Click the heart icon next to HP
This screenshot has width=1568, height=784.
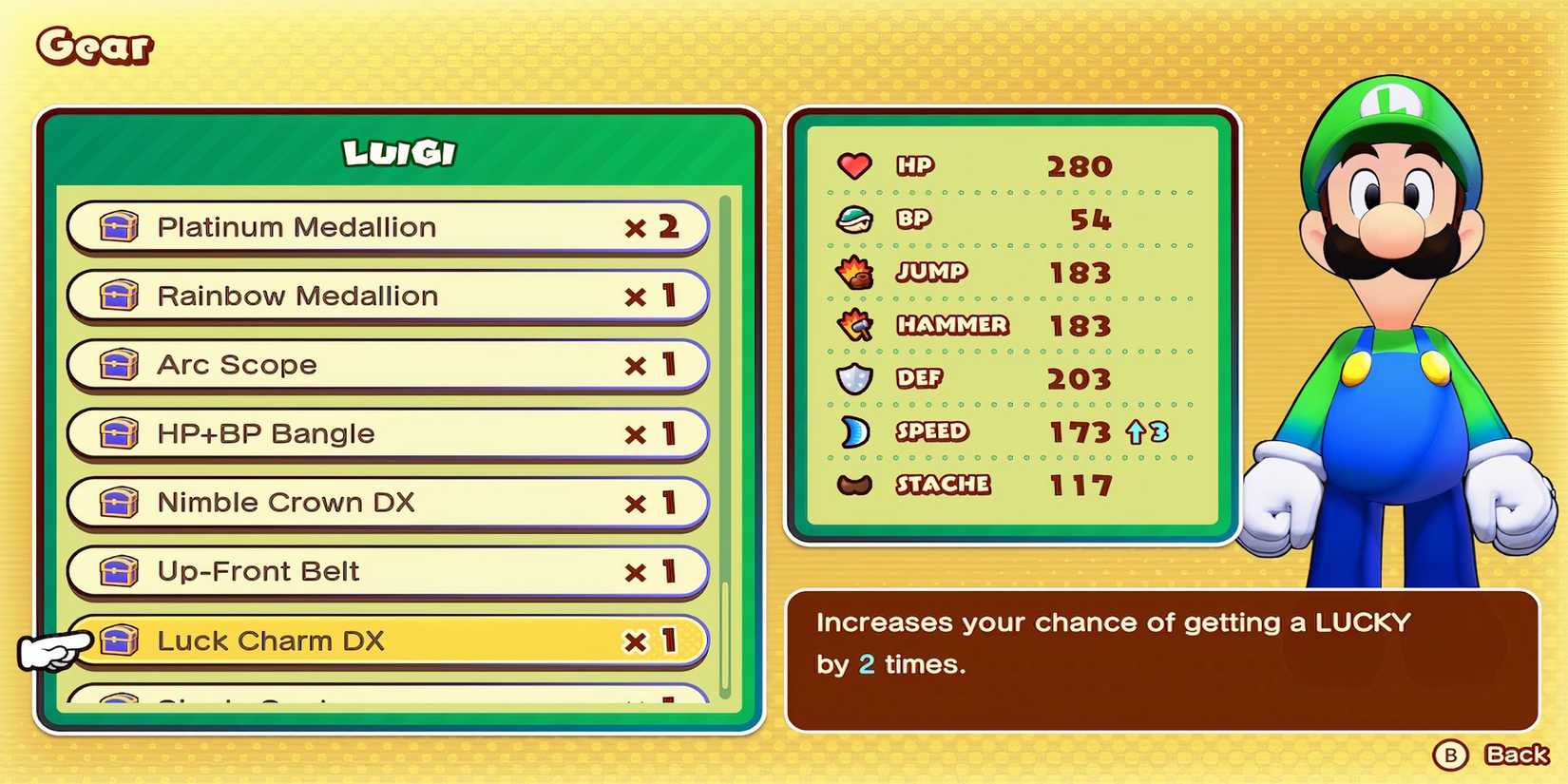[853, 165]
